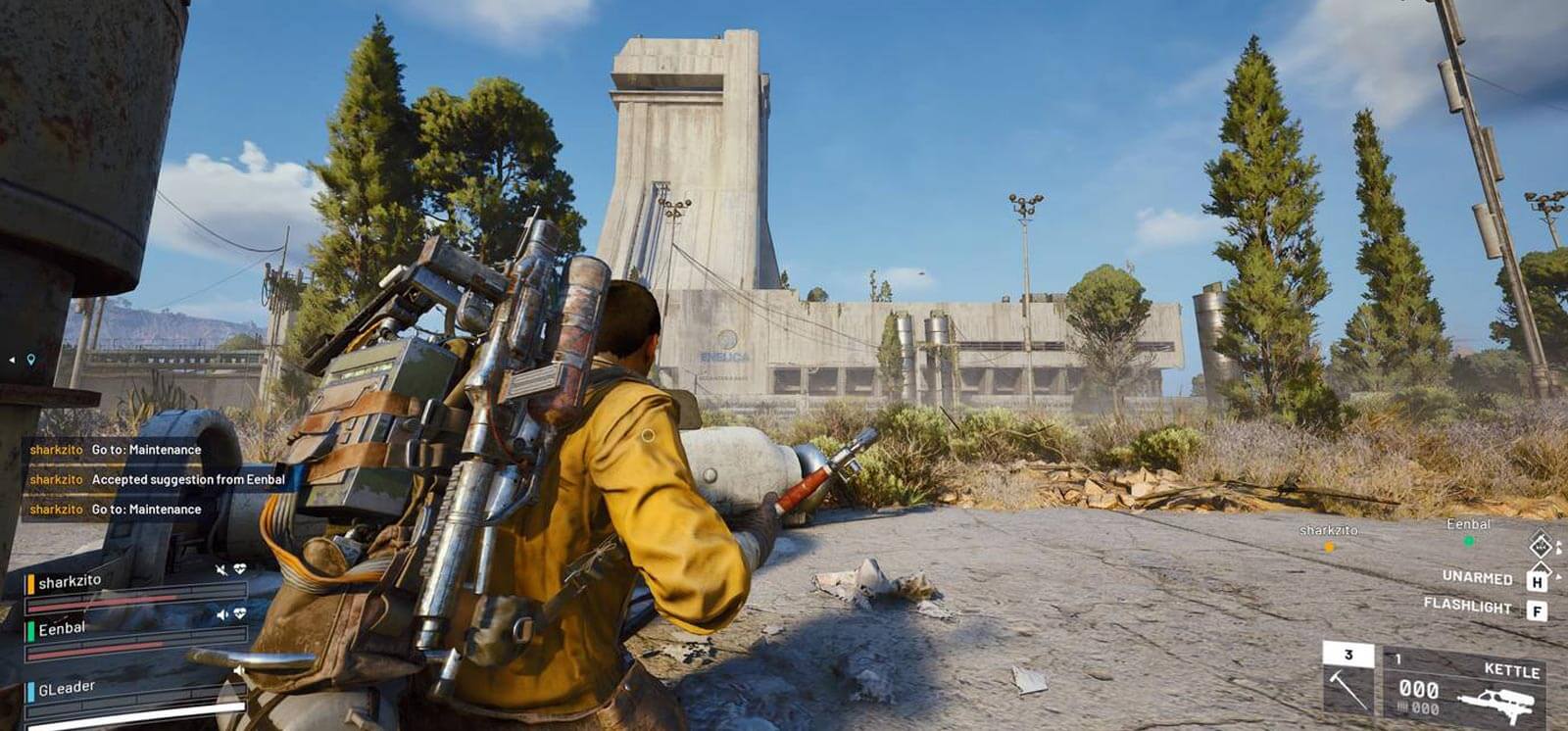Click GLeader's squad list entry
The height and width of the screenshot is (731, 1568).
point(67,688)
